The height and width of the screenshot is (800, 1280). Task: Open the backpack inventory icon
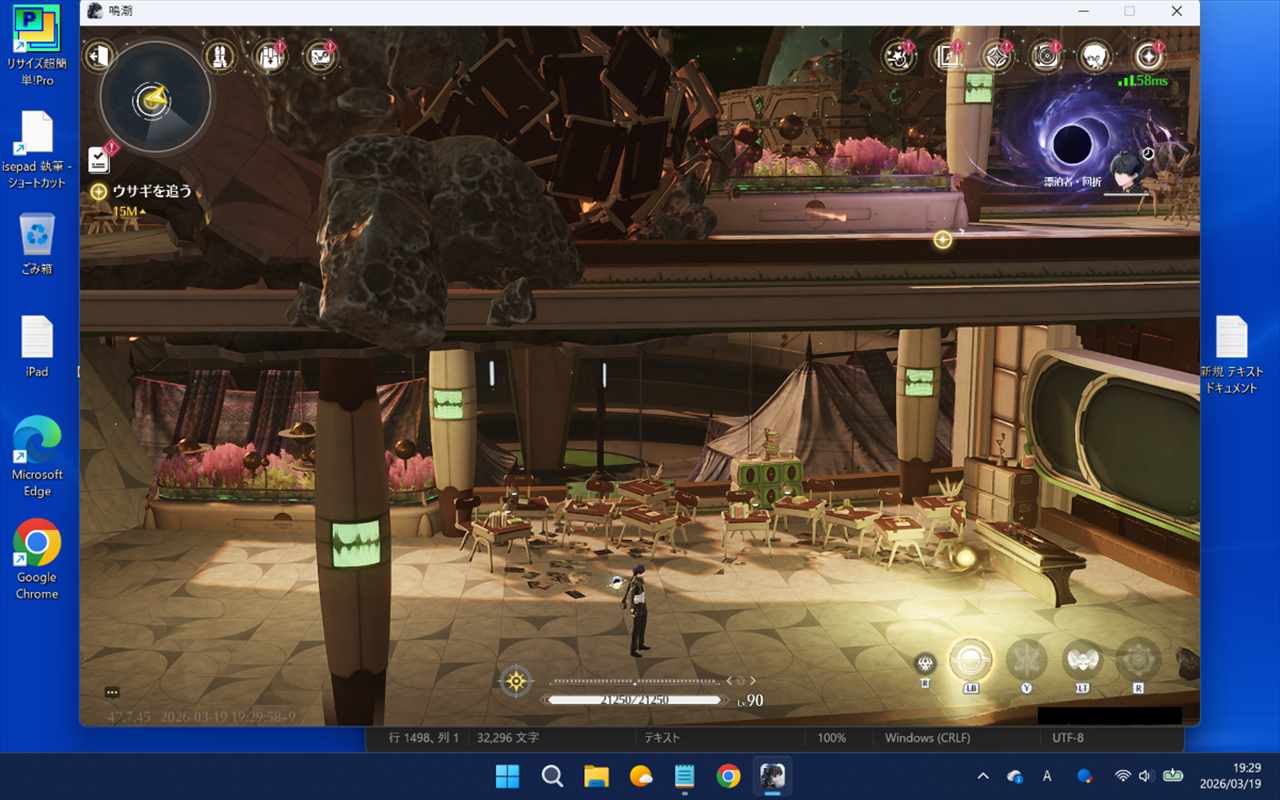click(219, 56)
